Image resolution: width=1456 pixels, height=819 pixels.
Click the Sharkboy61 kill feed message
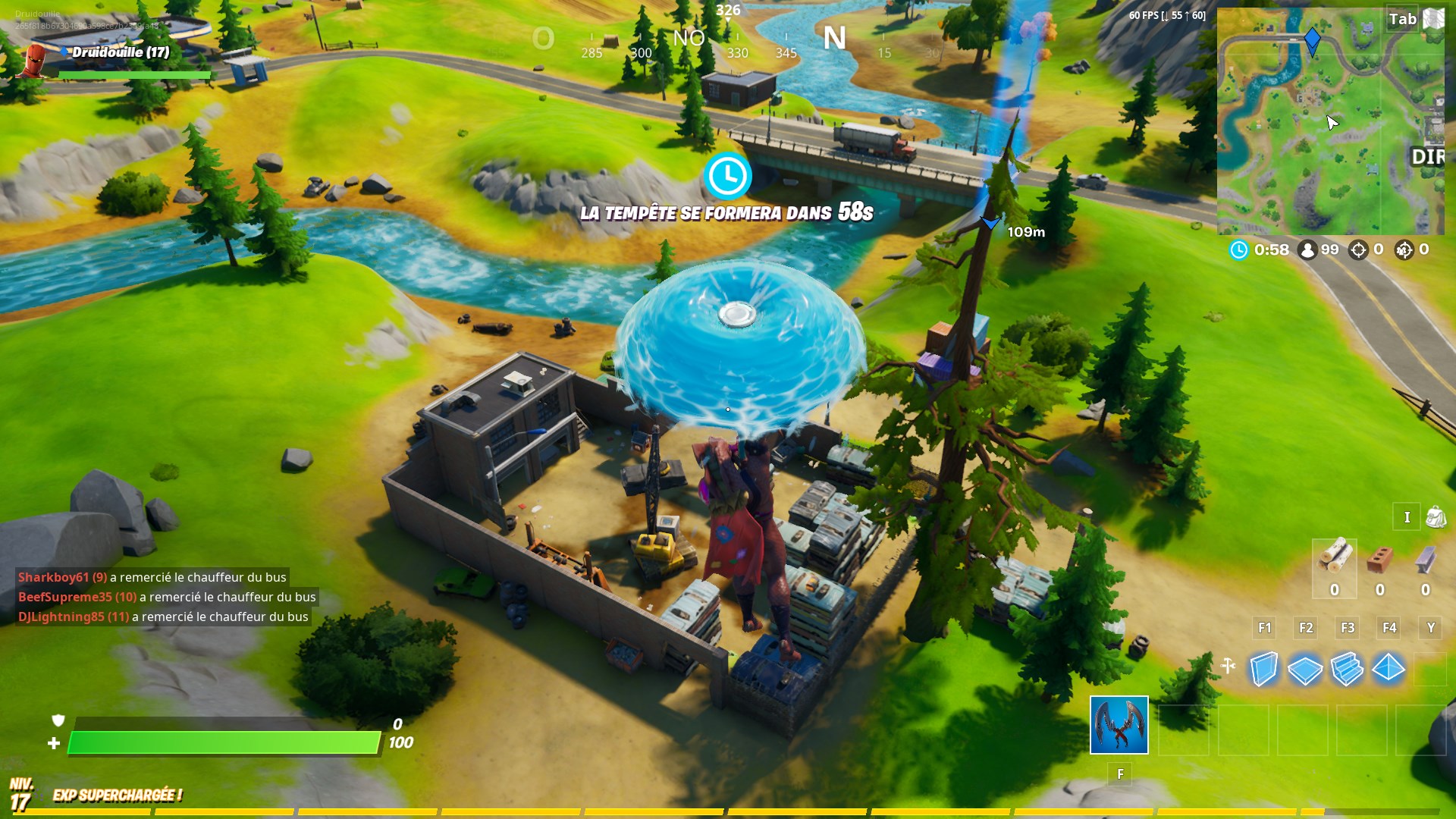(152, 577)
